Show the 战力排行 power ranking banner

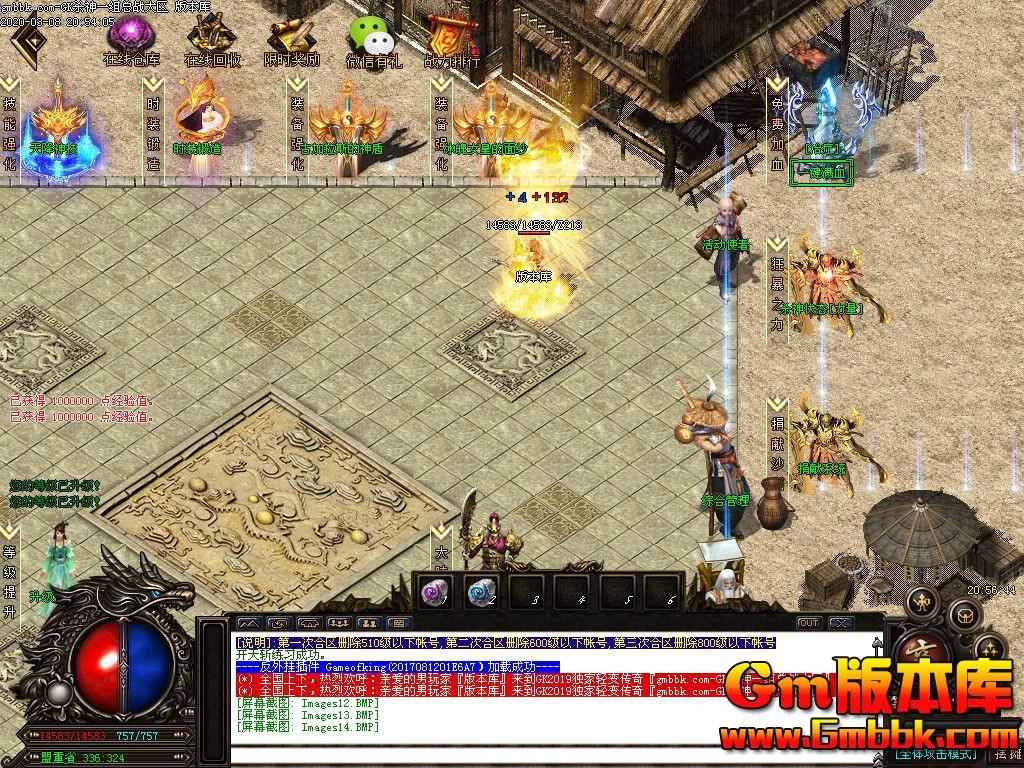[452, 40]
